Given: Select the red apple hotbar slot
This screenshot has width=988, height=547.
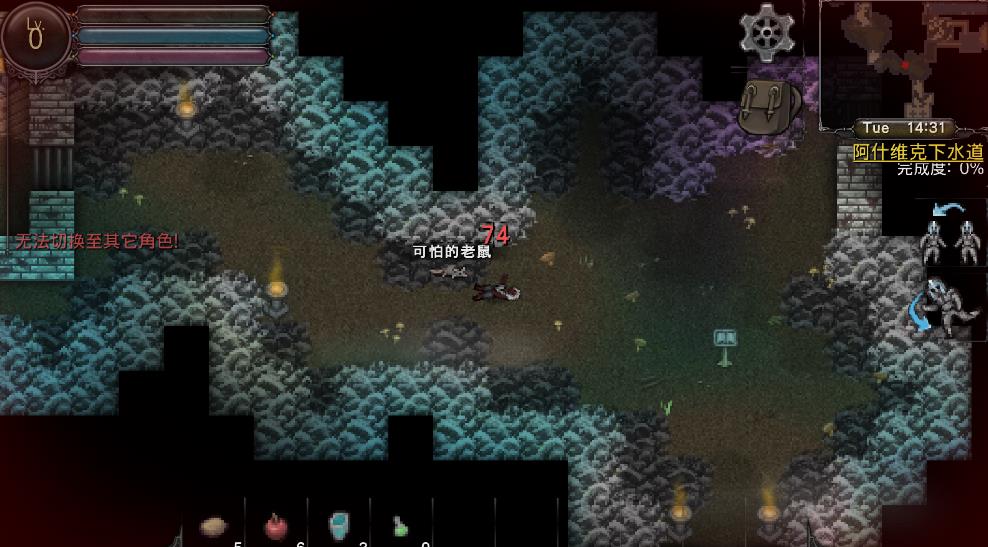Looking at the screenshot, I should point(275,526).
